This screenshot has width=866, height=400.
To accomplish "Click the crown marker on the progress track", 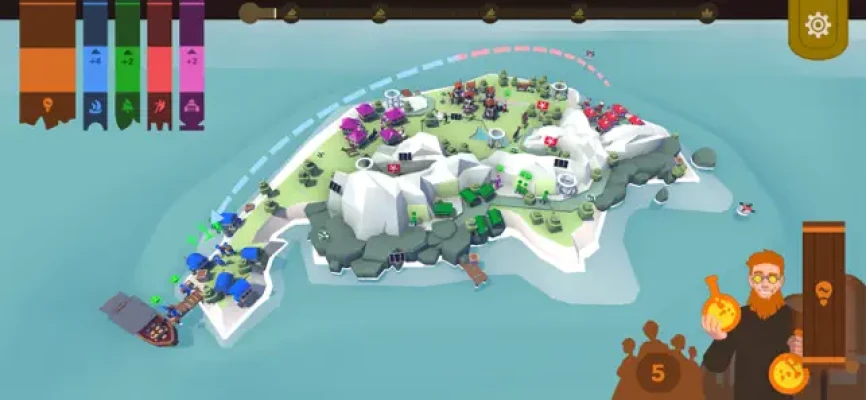I will pyautogui.click(x=706, y=13).
